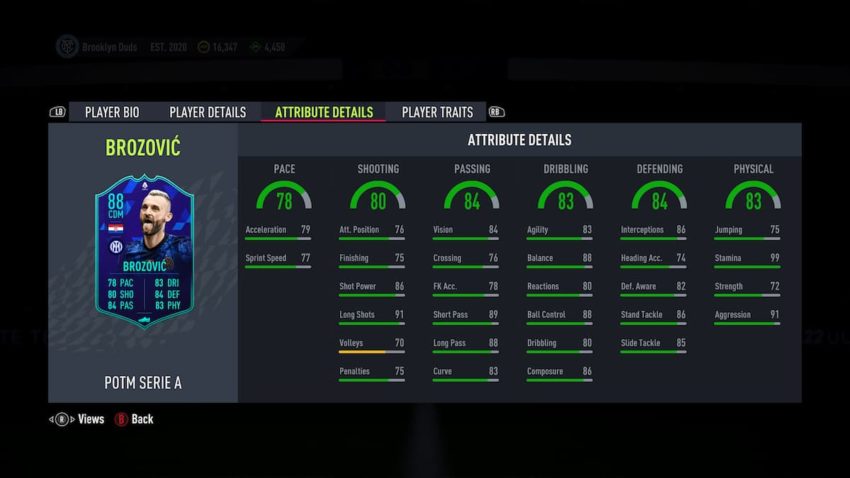Viewport: 850px width, 478px height.
Task: Change the card view via Views
Action: click(x=90, y=419)
